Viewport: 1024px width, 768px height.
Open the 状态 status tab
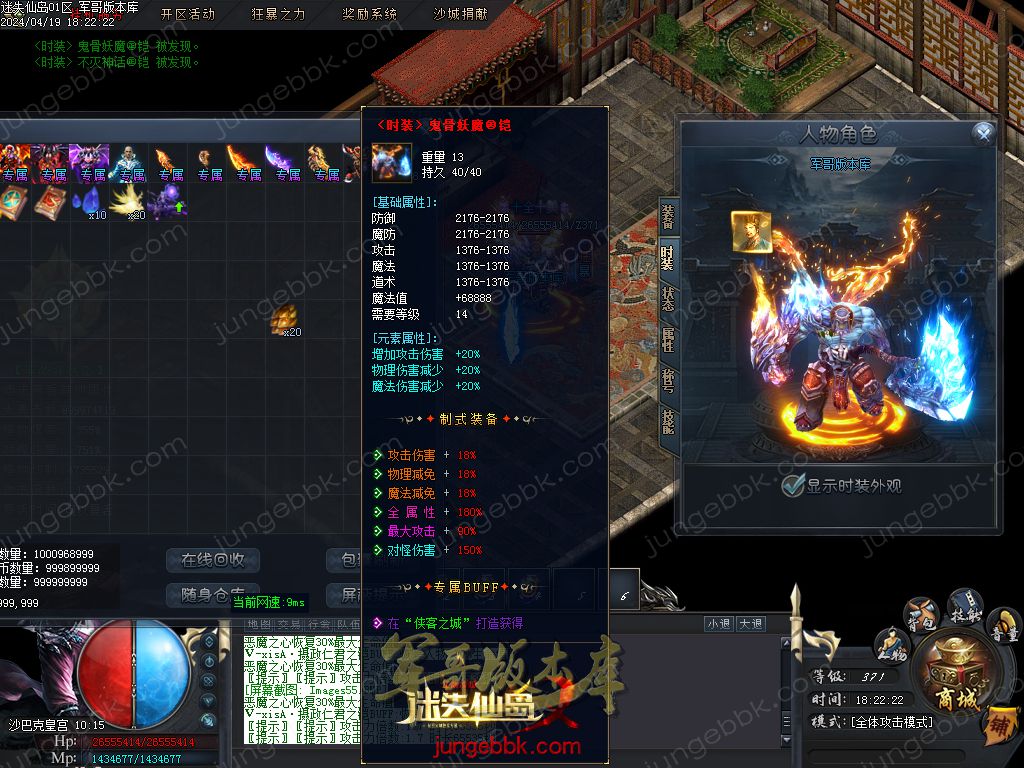pyautogui.click(x=668, y=298)
